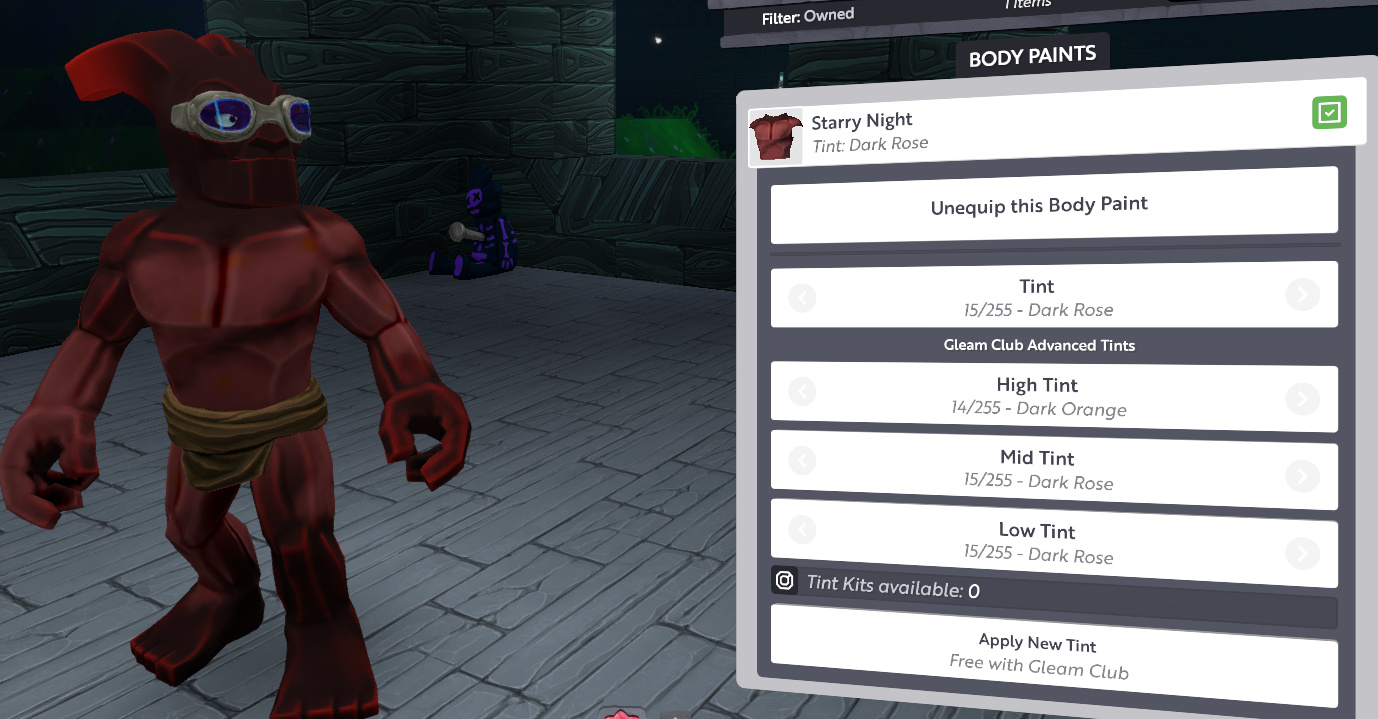Advance High Tint to the next color
Image resolution: width=1378 pixels, height=719 pixels.
coord(1301,399)
